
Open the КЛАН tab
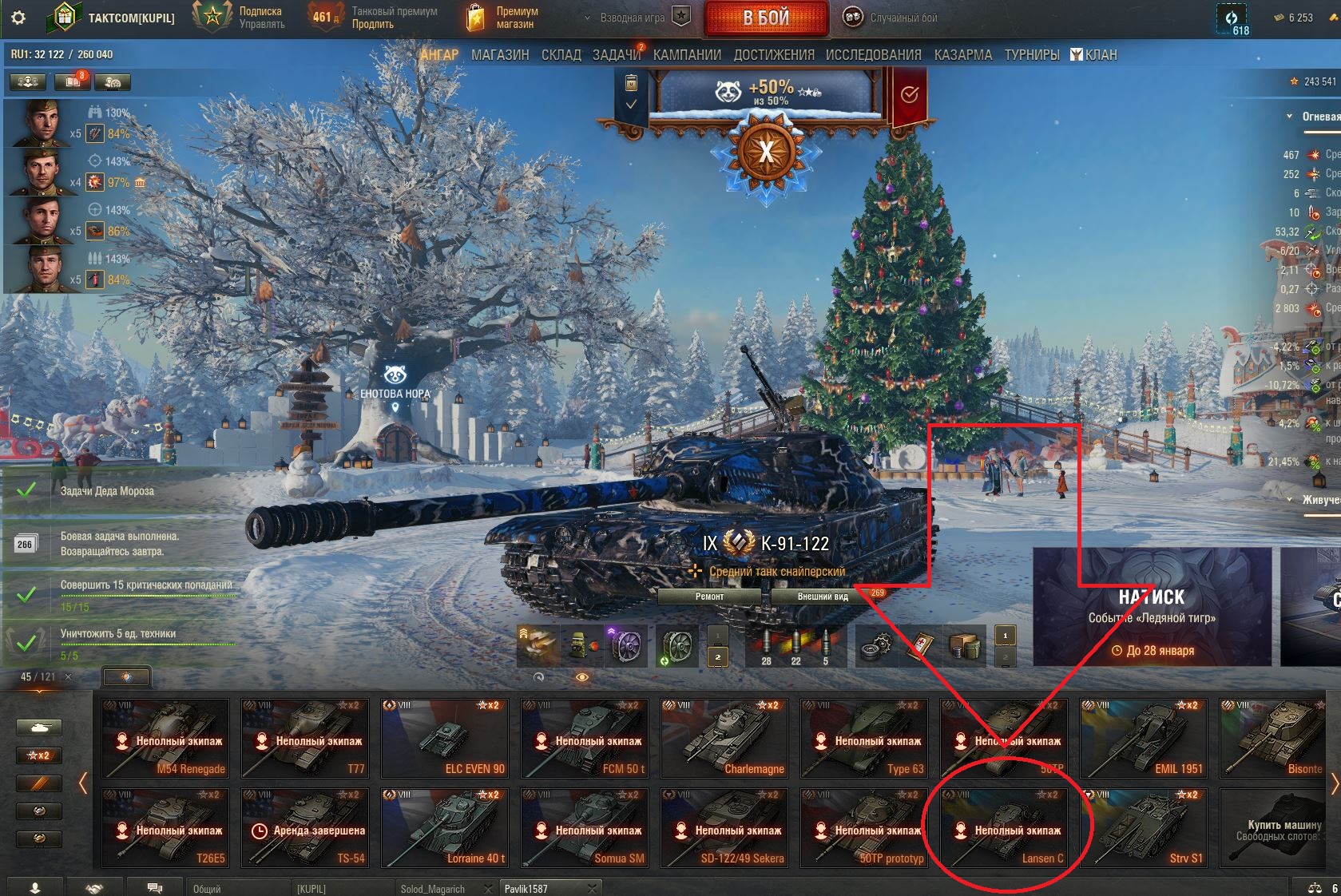tap(1094, 55)
